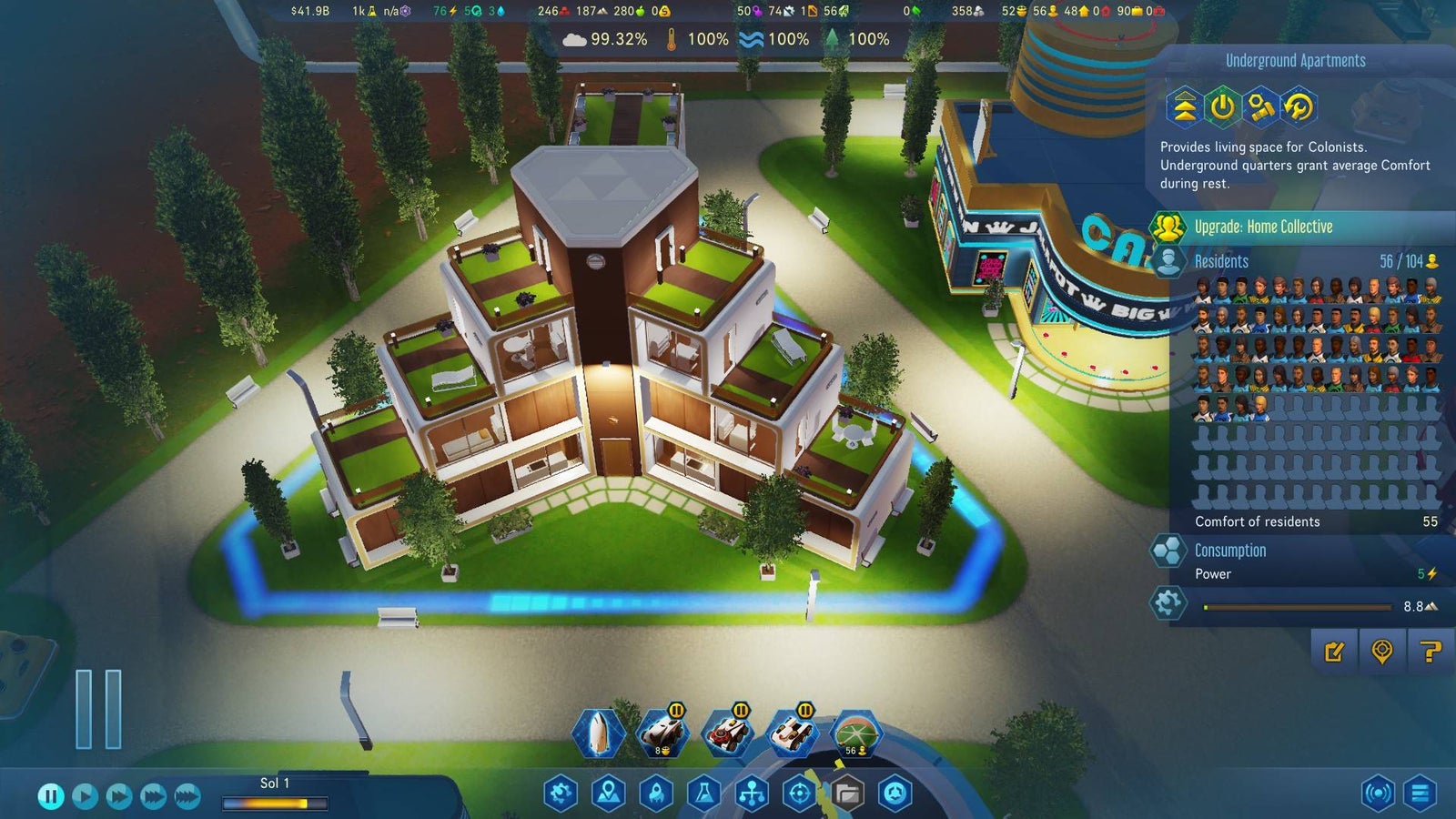
Task: Open the radio broadcast button
Action: [1378, 794]
